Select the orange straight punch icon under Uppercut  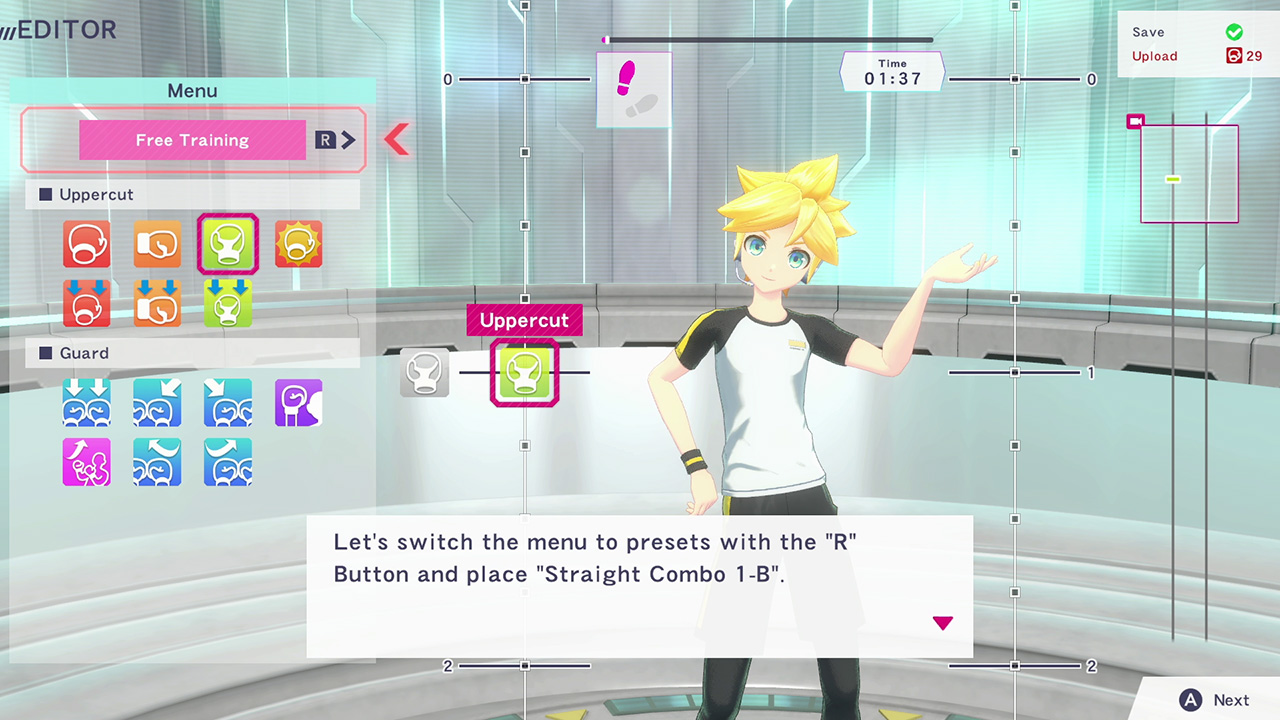[x=157, y=244]
